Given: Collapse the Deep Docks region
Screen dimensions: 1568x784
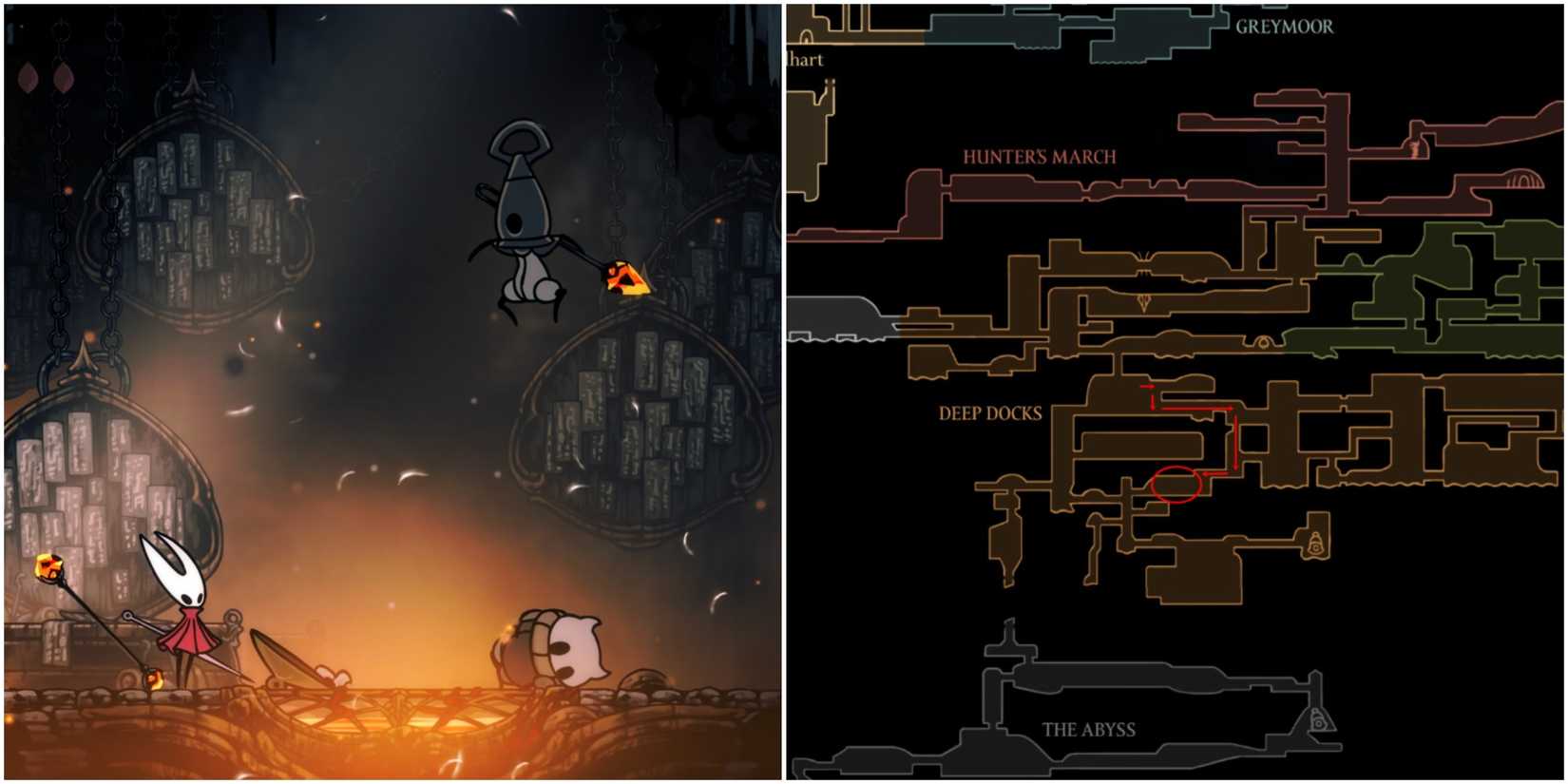Looking at the screenshot, I should [991, 414].
